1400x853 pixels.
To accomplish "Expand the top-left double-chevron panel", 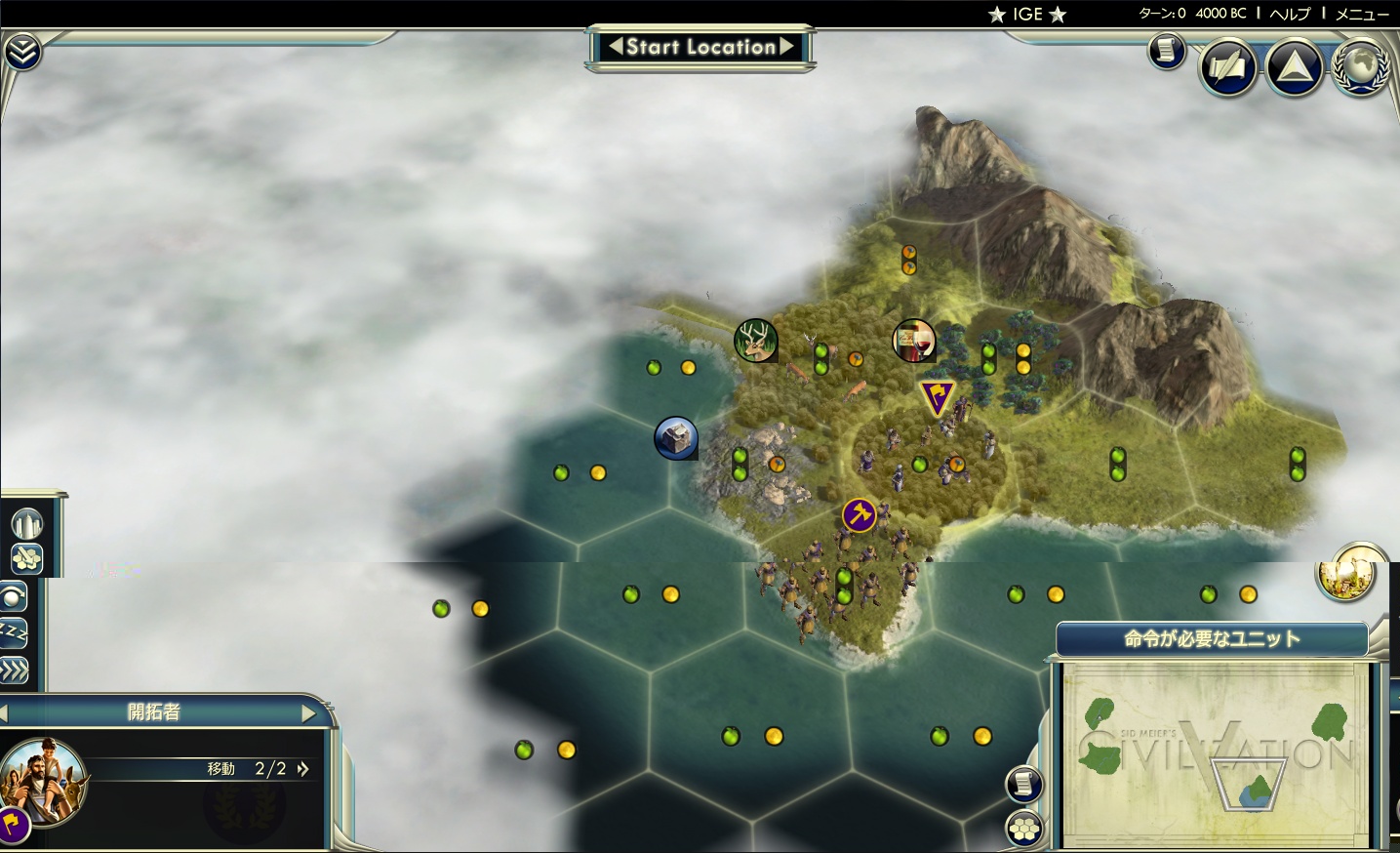I will 20,53.
